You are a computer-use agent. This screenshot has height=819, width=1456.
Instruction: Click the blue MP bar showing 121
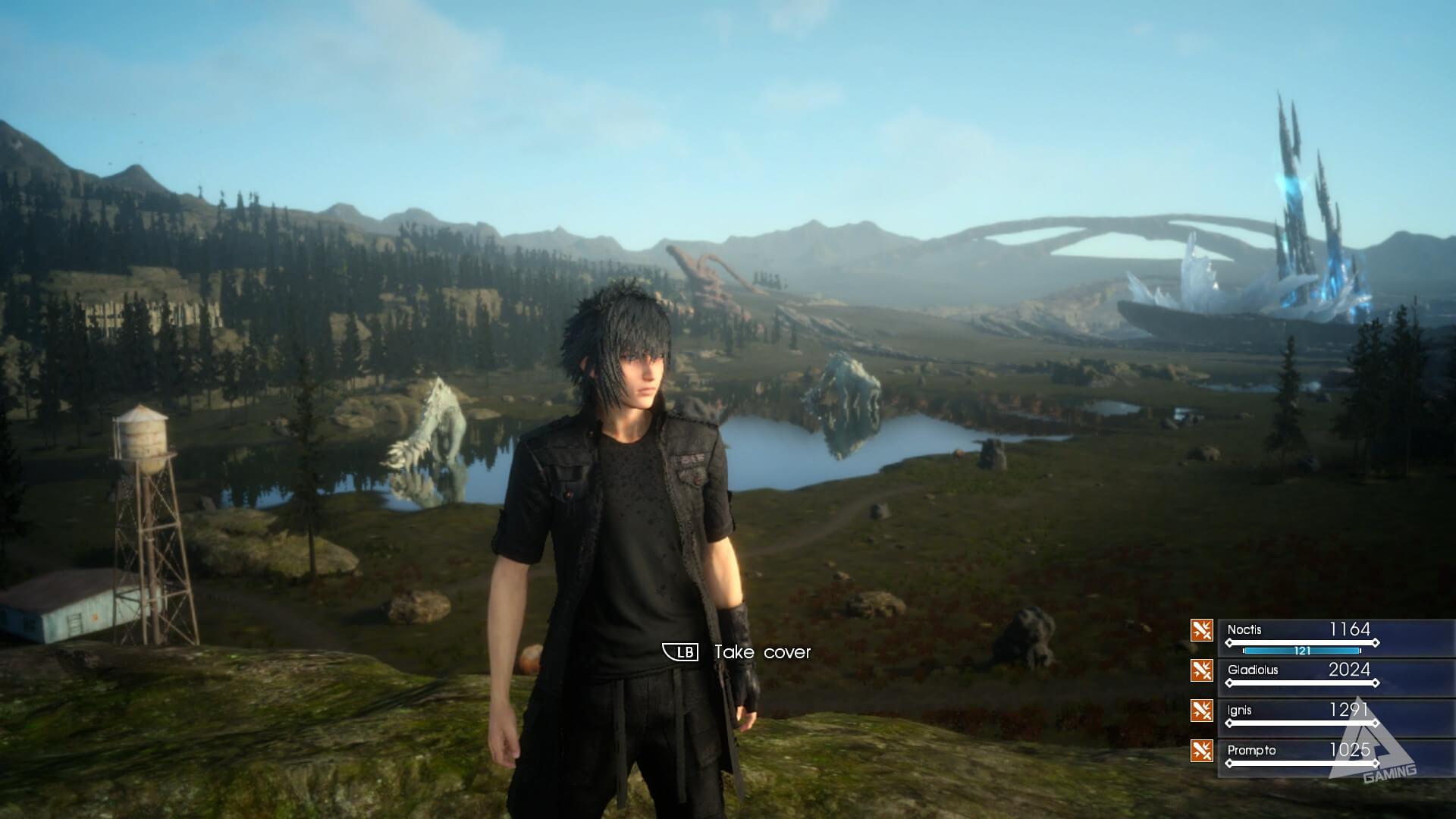click(x=1302, y=651)
